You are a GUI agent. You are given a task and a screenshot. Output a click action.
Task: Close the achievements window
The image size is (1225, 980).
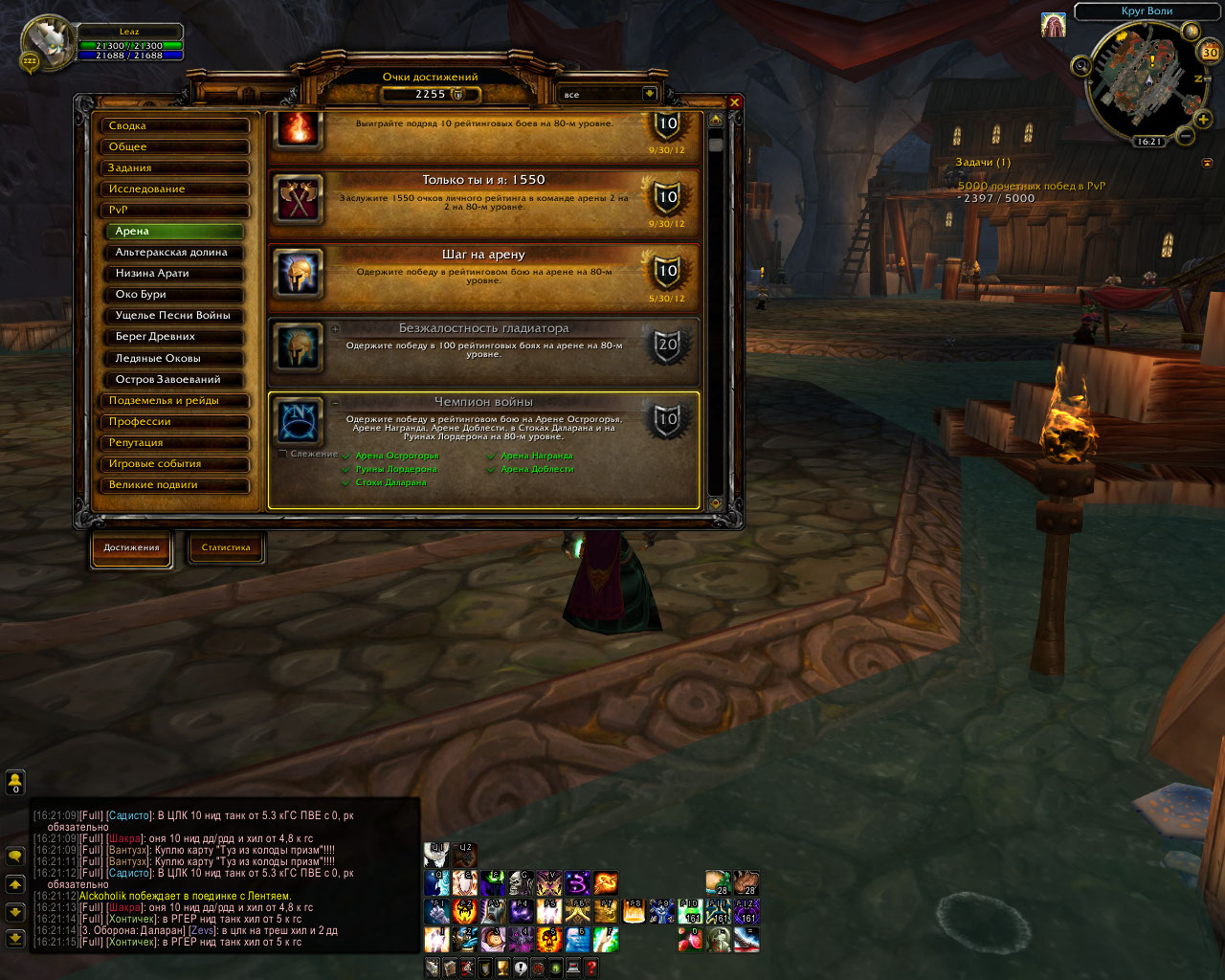tap(735, 102)
